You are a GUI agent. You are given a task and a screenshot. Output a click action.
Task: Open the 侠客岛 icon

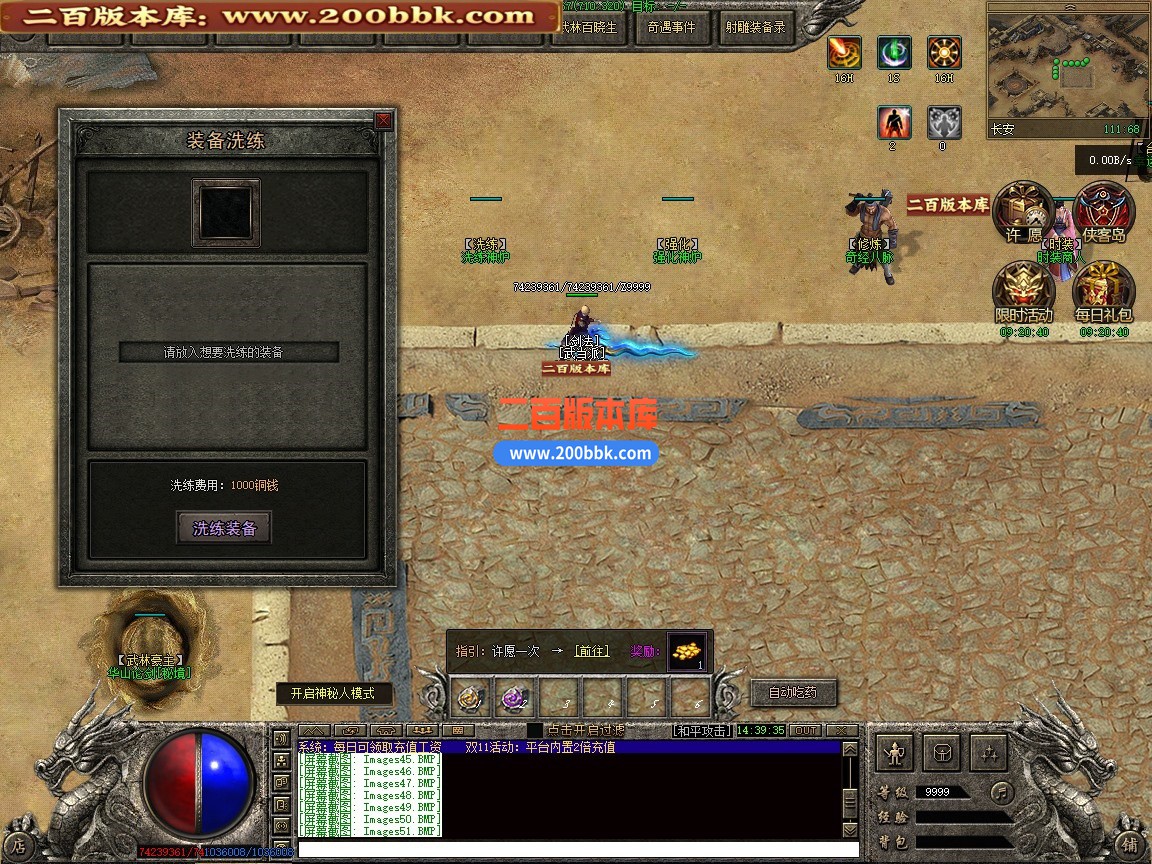click(1103, 212)
